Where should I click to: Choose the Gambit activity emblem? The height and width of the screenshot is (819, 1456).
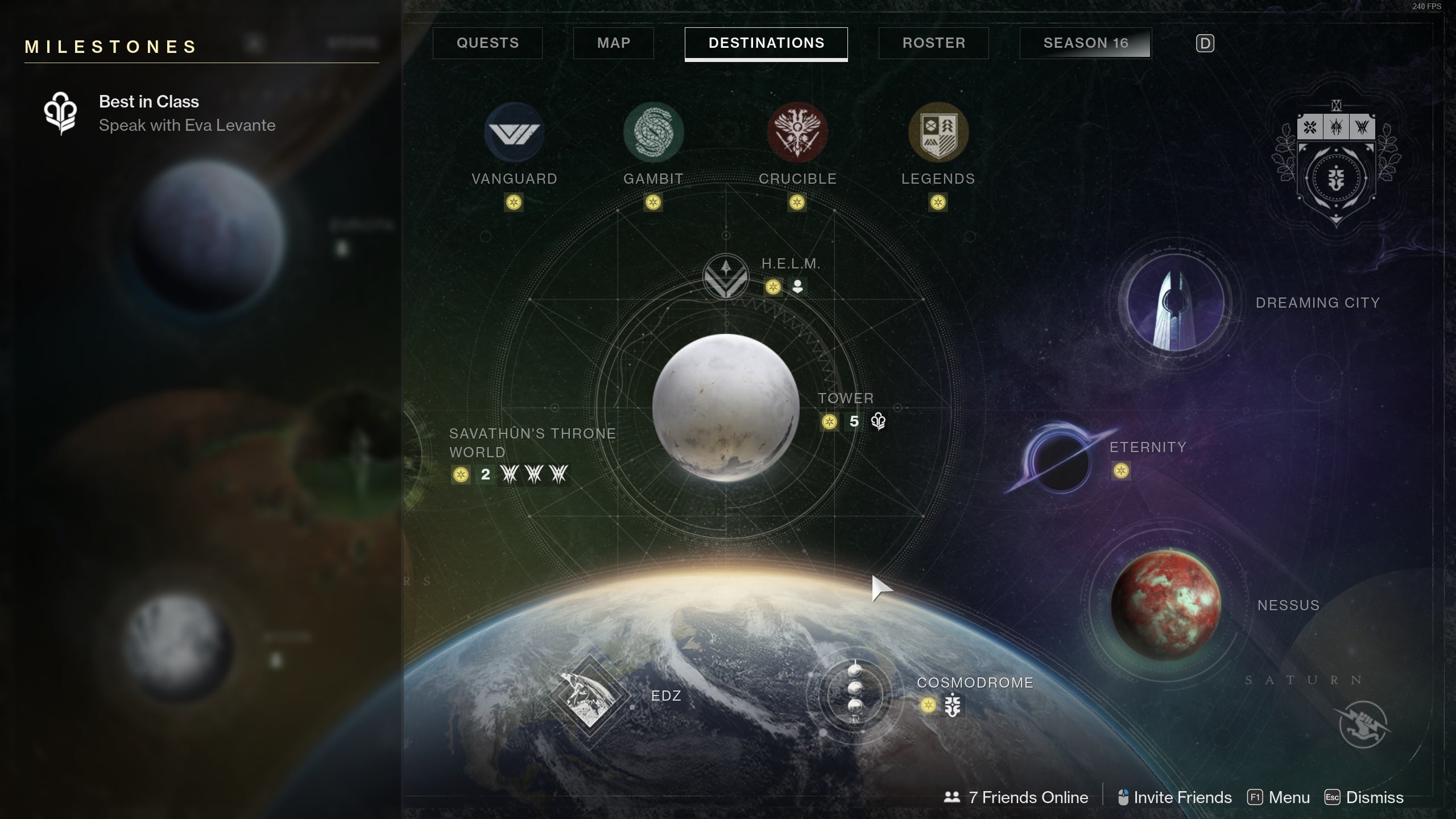tap(653, 133)
